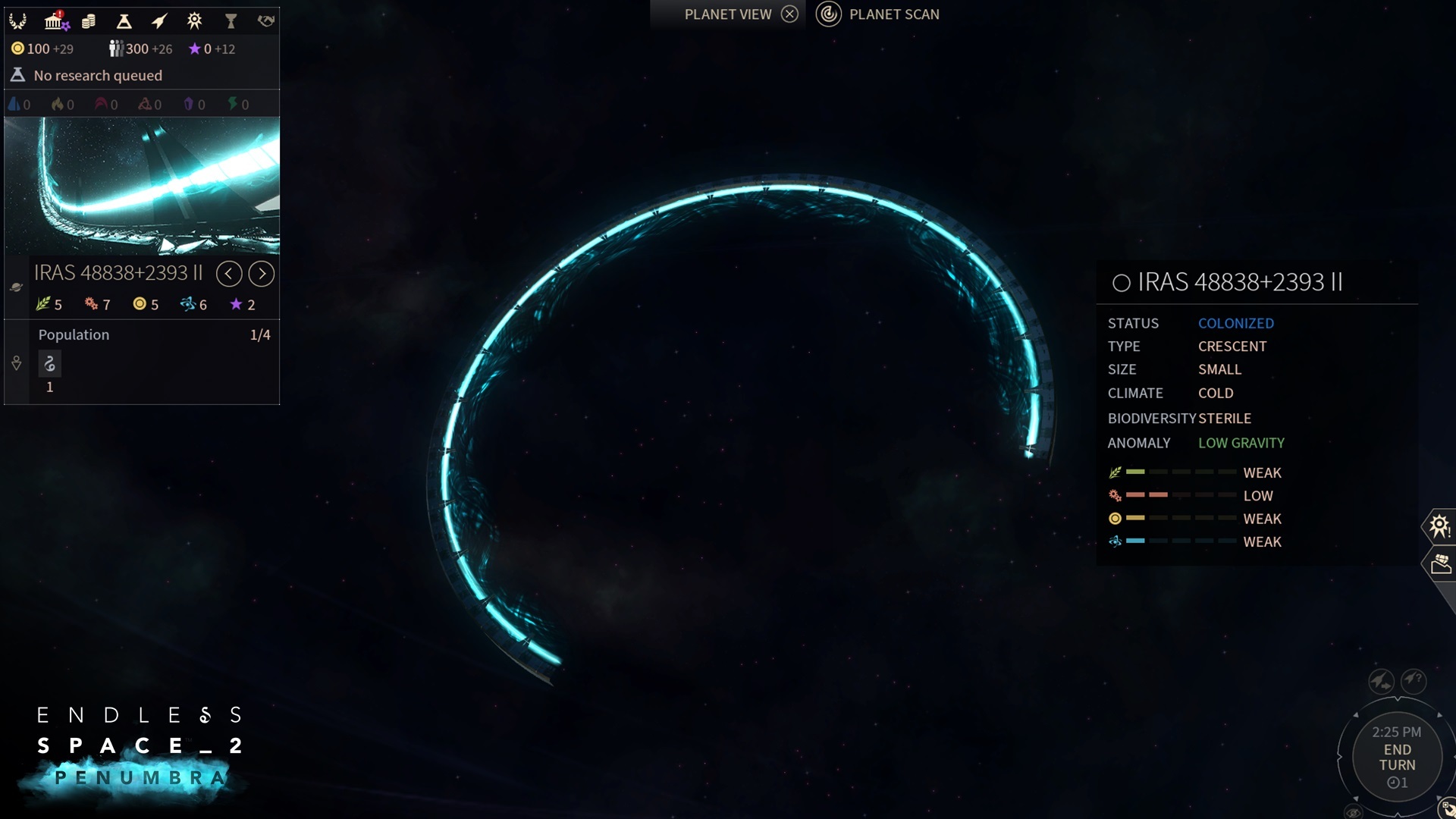Screen dimensions: 1456x819
Task: Open the treasure chest notification tab
Action: [1441, 564]
